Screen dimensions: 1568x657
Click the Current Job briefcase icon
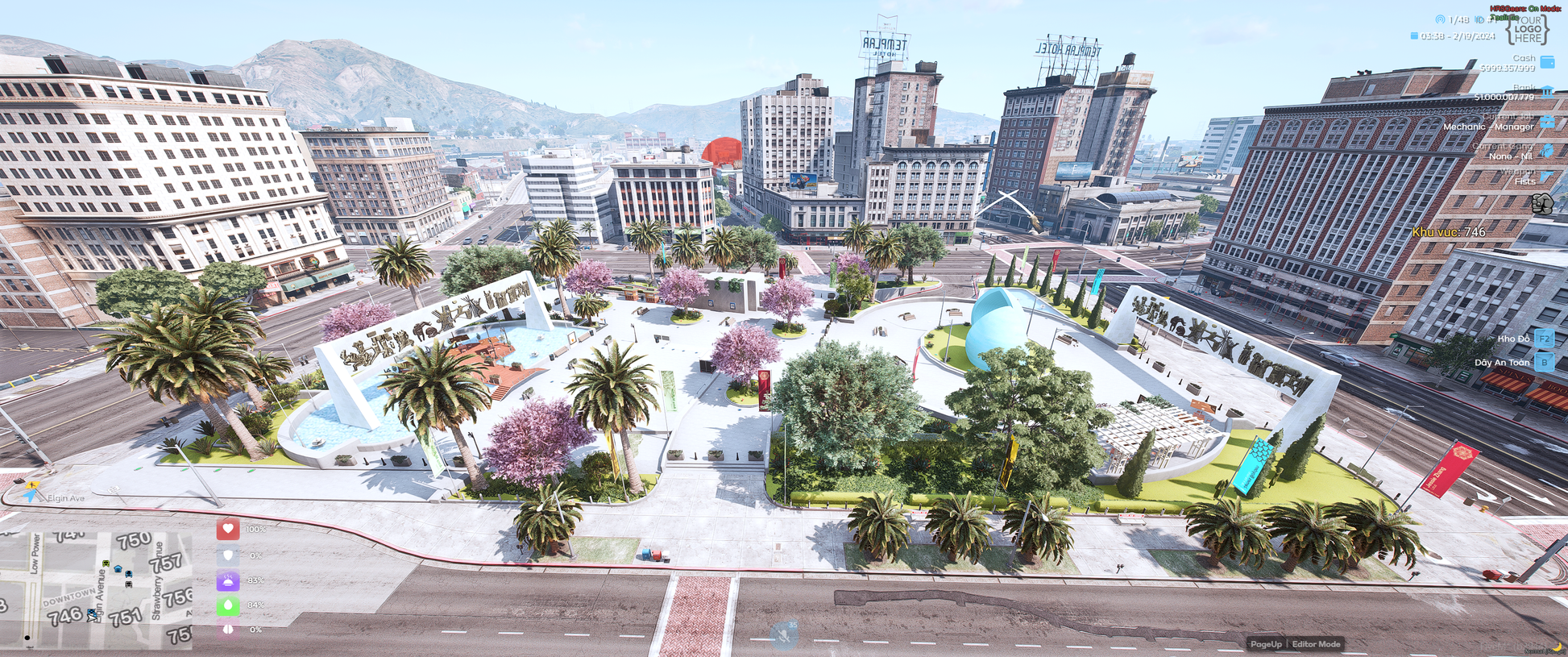[1547, 122]
